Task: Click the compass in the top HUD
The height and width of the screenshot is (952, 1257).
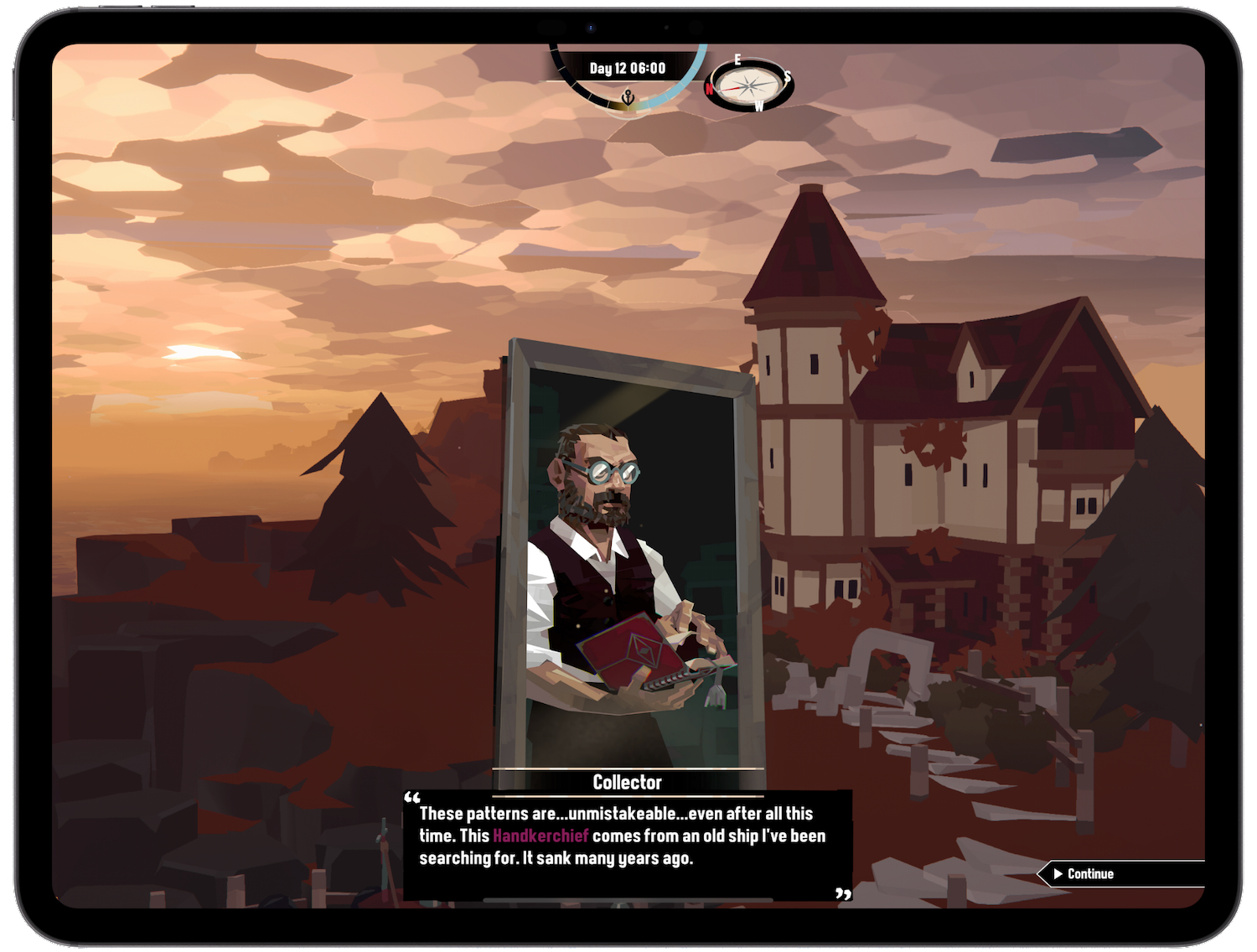Action: pos(748,85)
